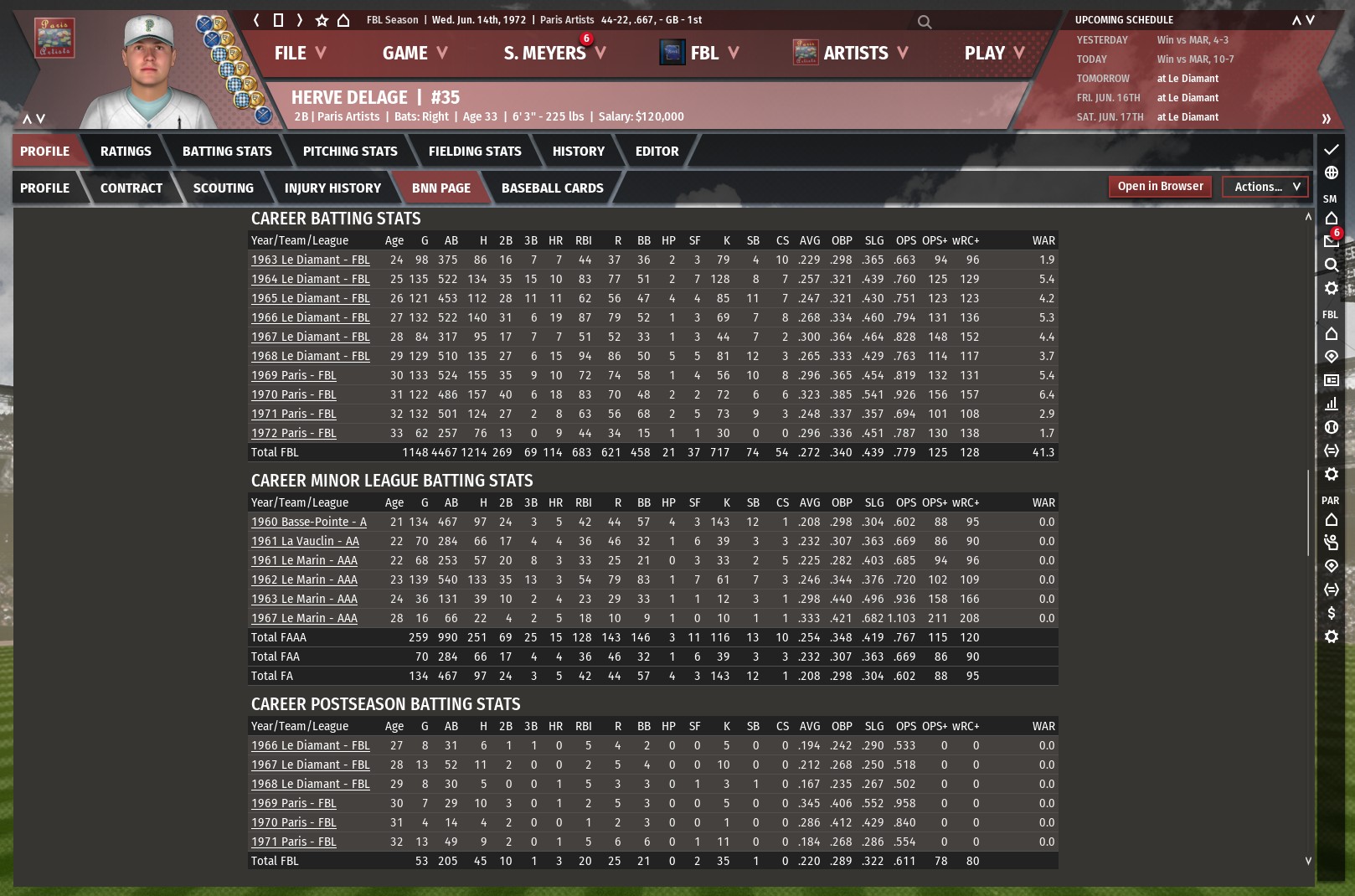The height and width of the screenshot is (896, 1355).
Task: Open the S. MEYERS manager menu
Action: (554, 53)
